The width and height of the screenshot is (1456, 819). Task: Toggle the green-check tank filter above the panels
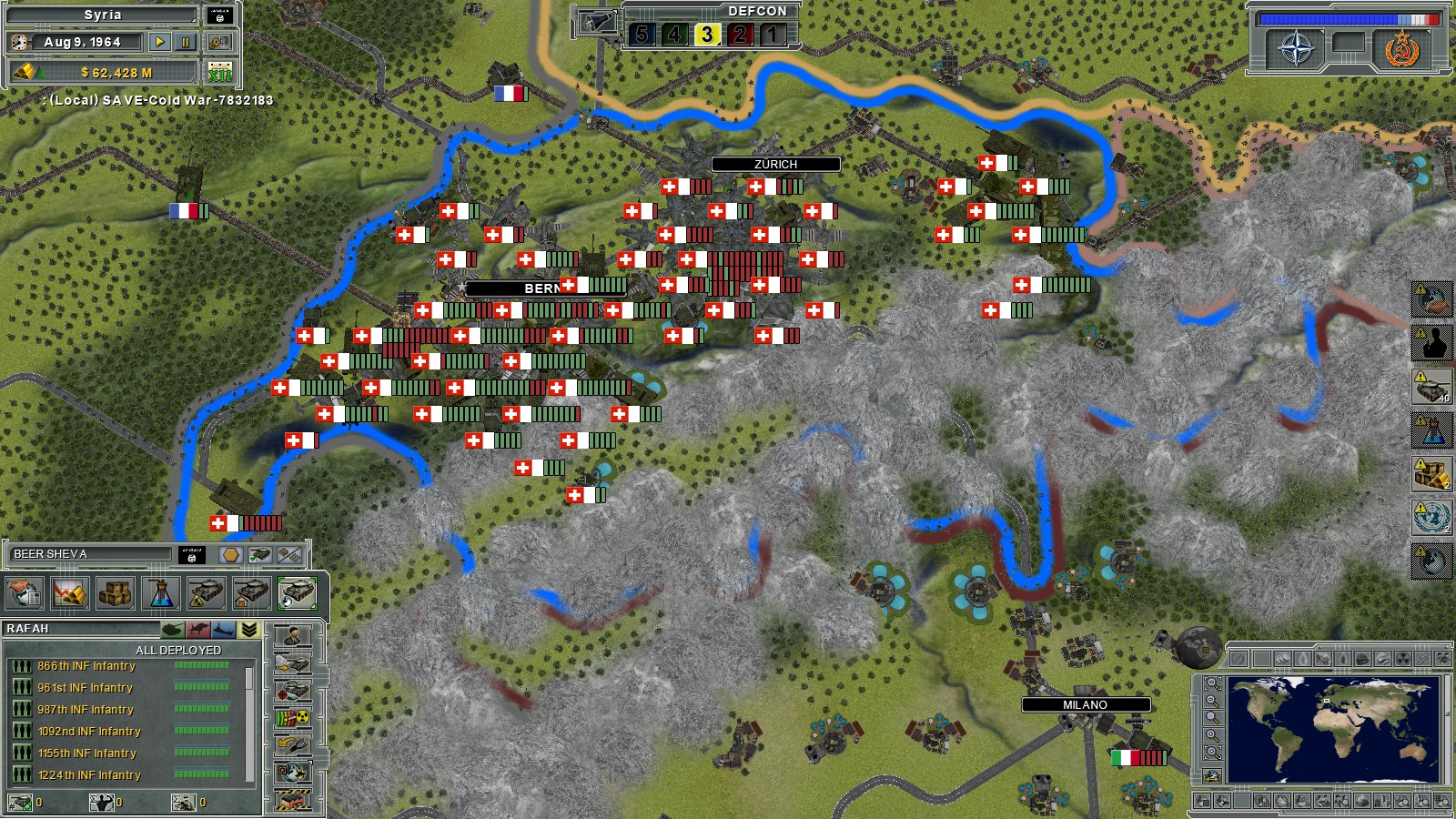(x=258, y=555)
